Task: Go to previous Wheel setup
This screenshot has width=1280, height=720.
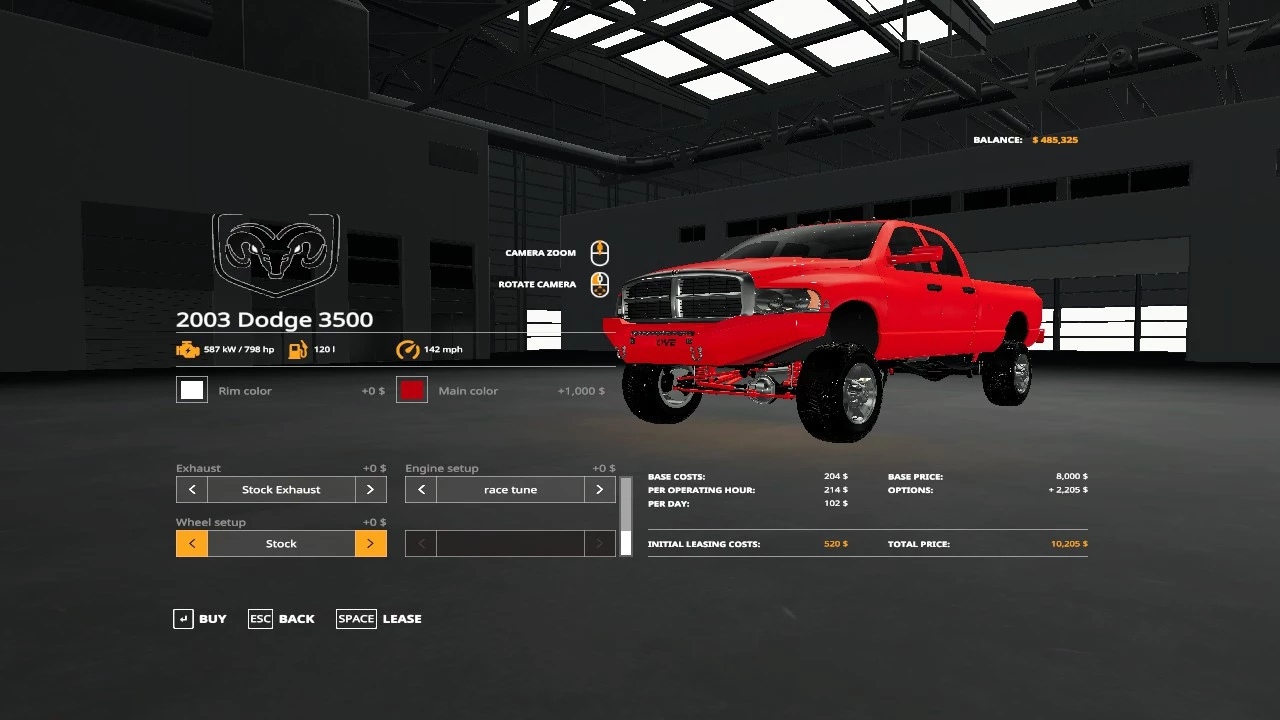Action: [192, 544]
